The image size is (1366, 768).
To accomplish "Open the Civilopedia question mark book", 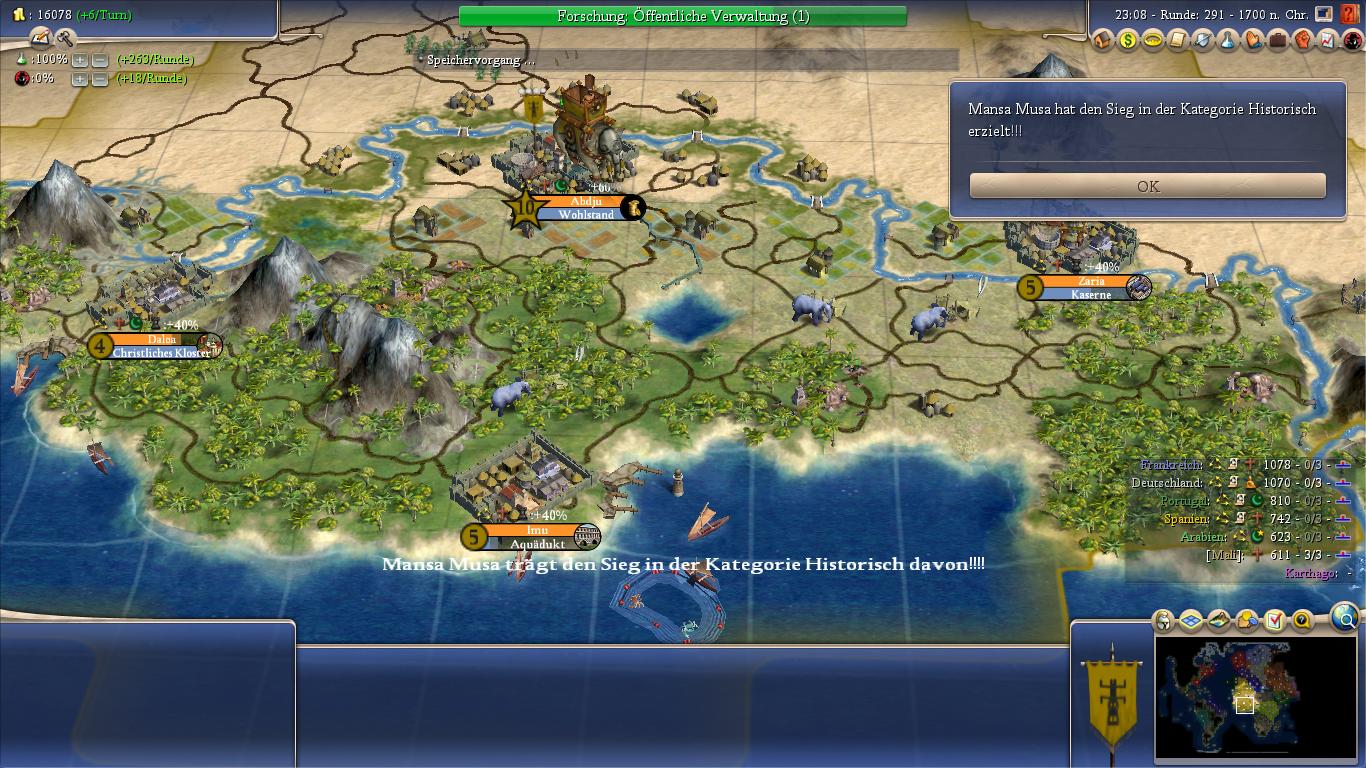I will [x=1351, y=14].
